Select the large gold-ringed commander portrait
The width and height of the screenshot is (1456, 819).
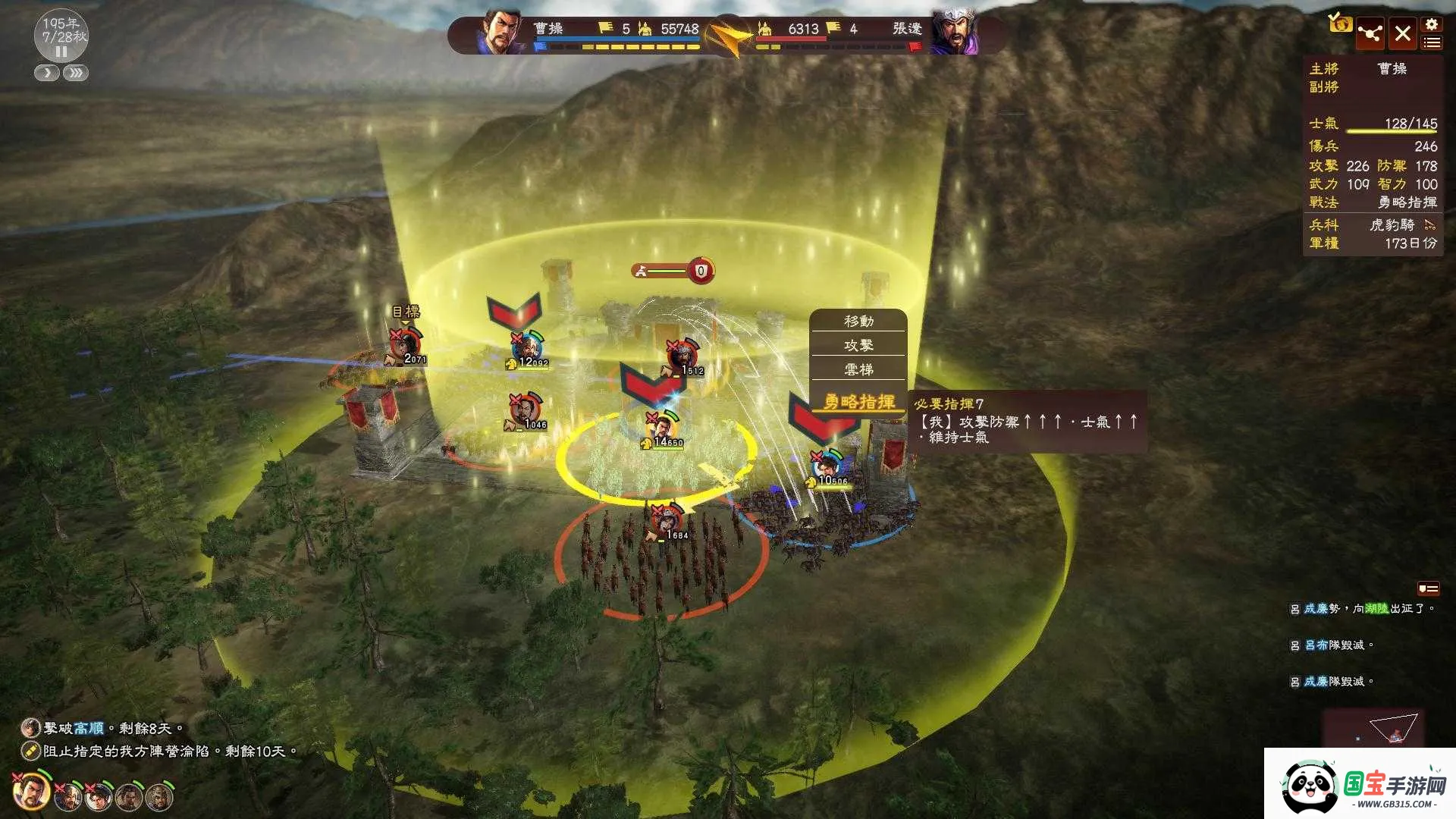(x=32, y=792)
